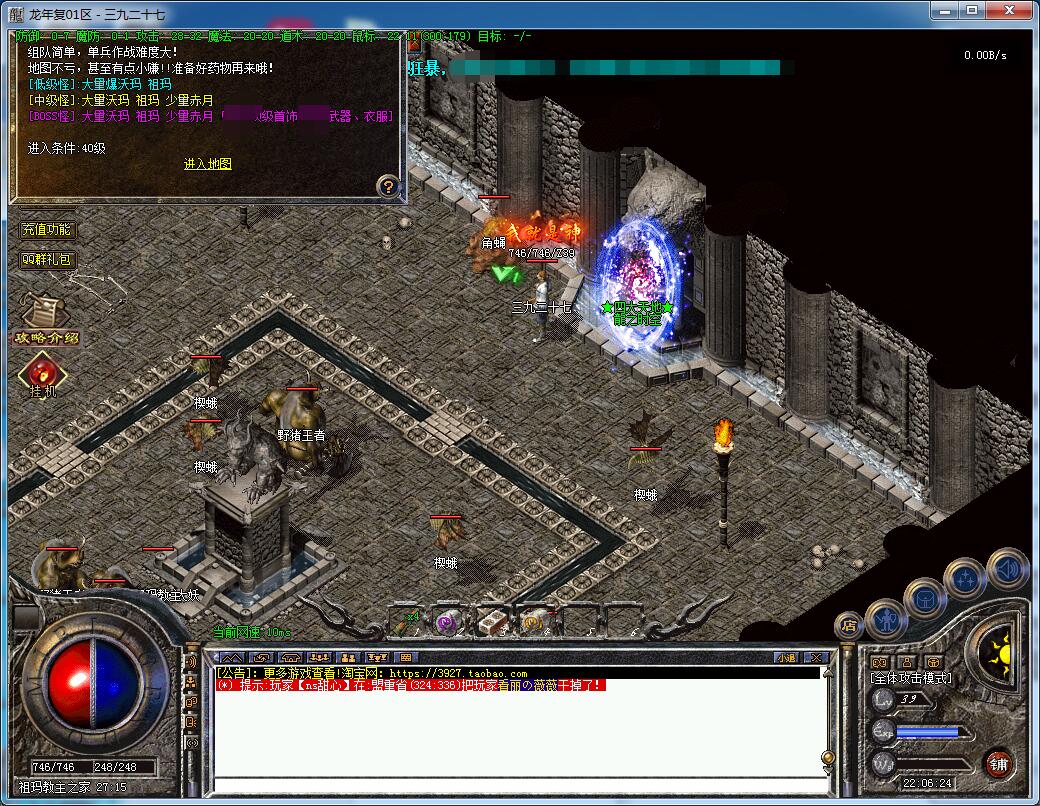Open the 攻略介绍 strategy guide scroll
The image size is (1040, 806).
(45, 318)
